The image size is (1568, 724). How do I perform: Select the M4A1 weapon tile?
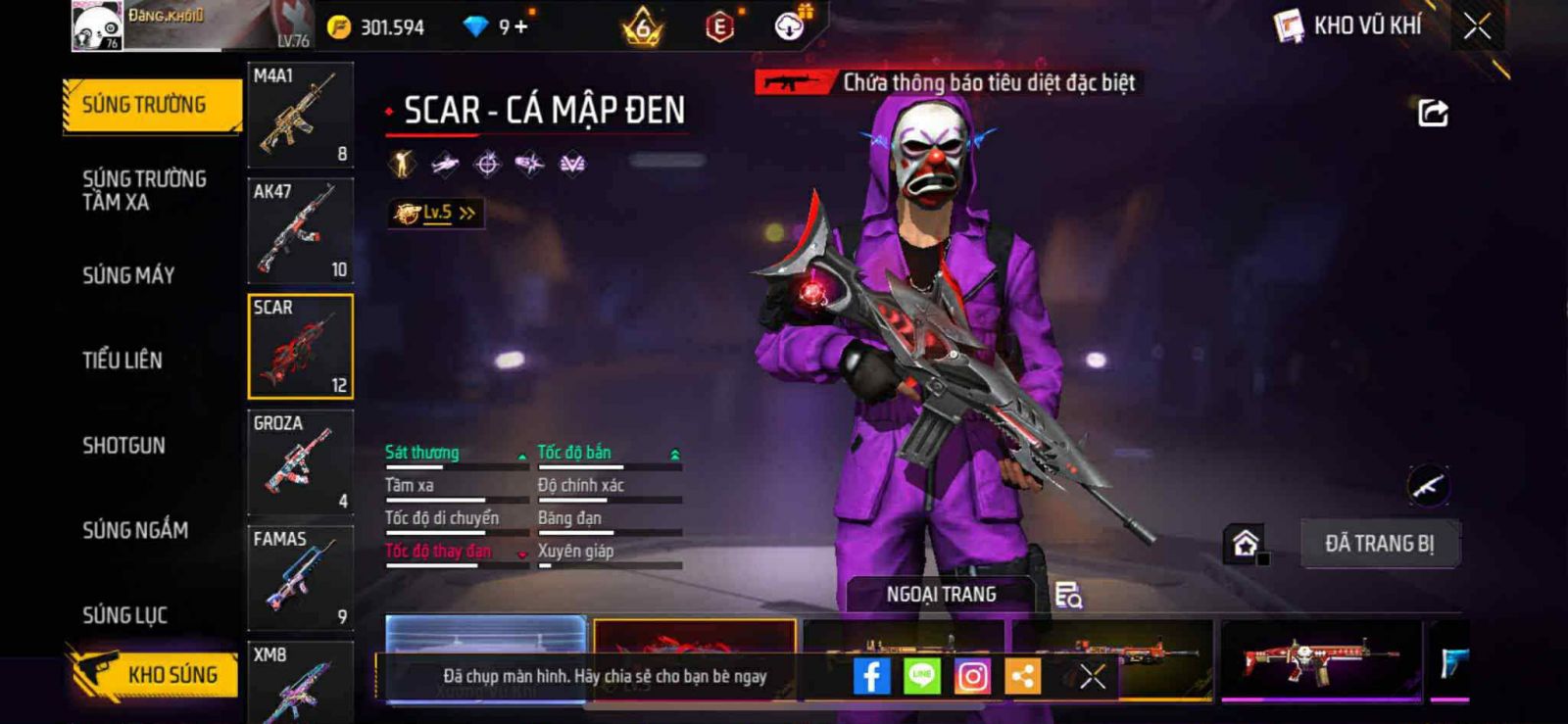click(x=300, y=115)
